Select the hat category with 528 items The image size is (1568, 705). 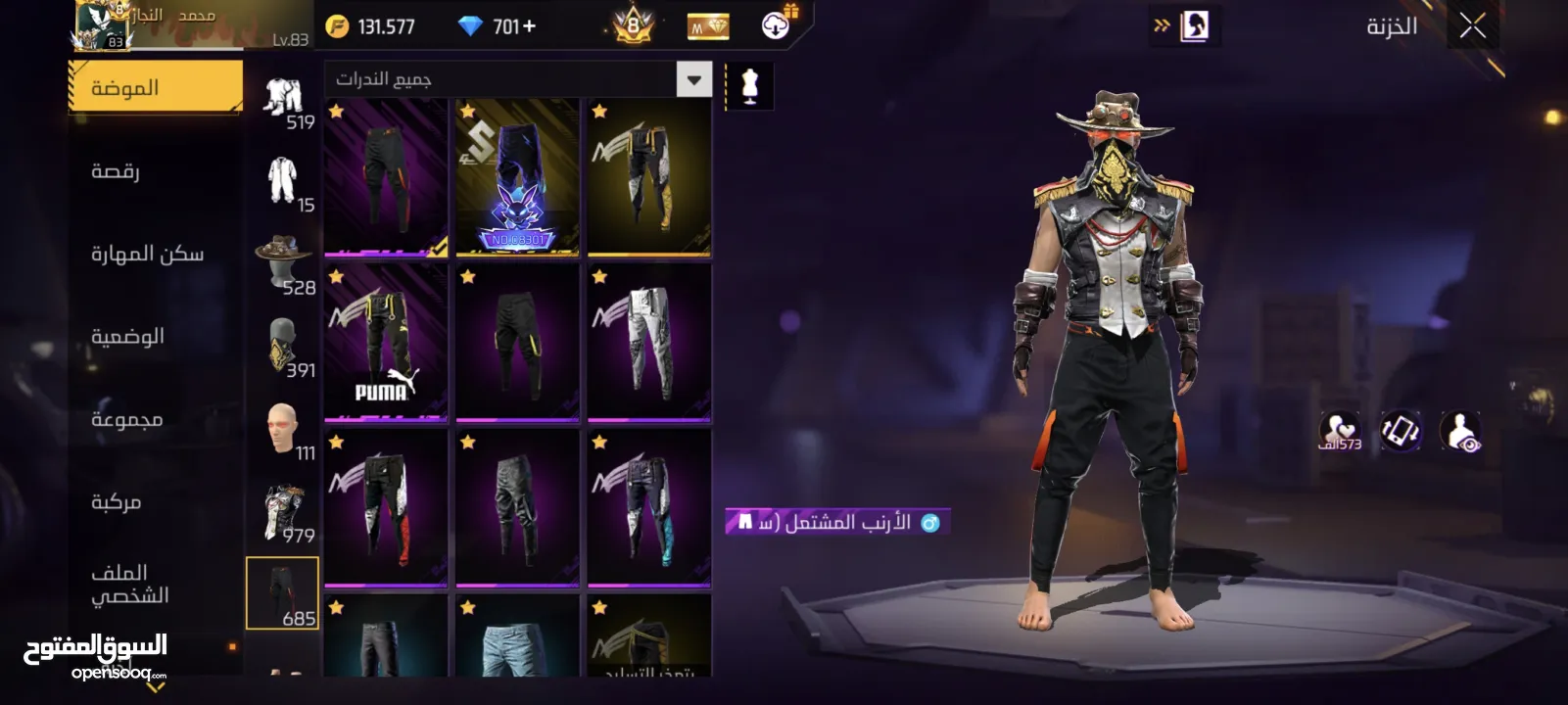click(282, 263)
